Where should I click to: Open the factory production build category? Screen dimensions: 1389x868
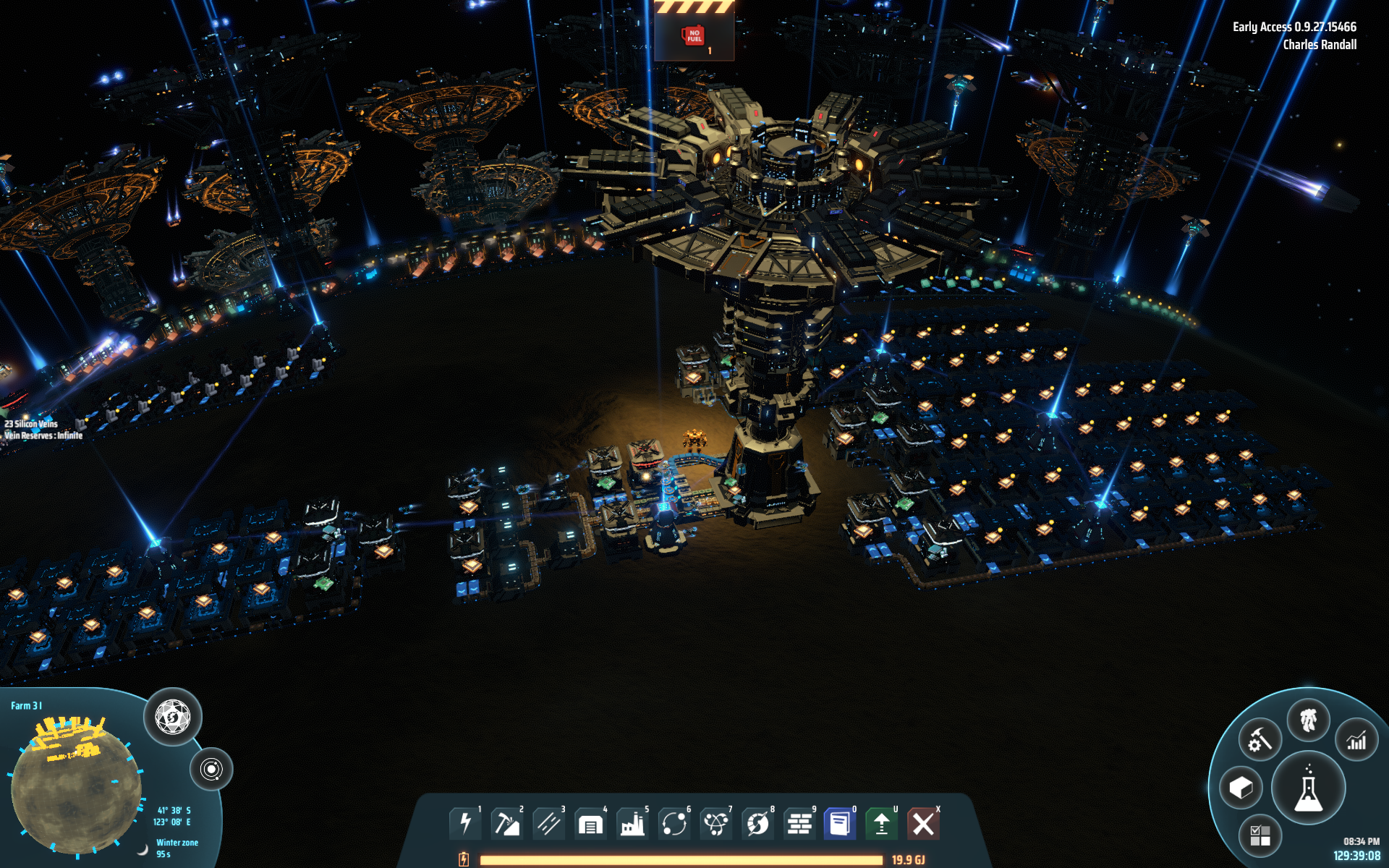click(632, 824)
